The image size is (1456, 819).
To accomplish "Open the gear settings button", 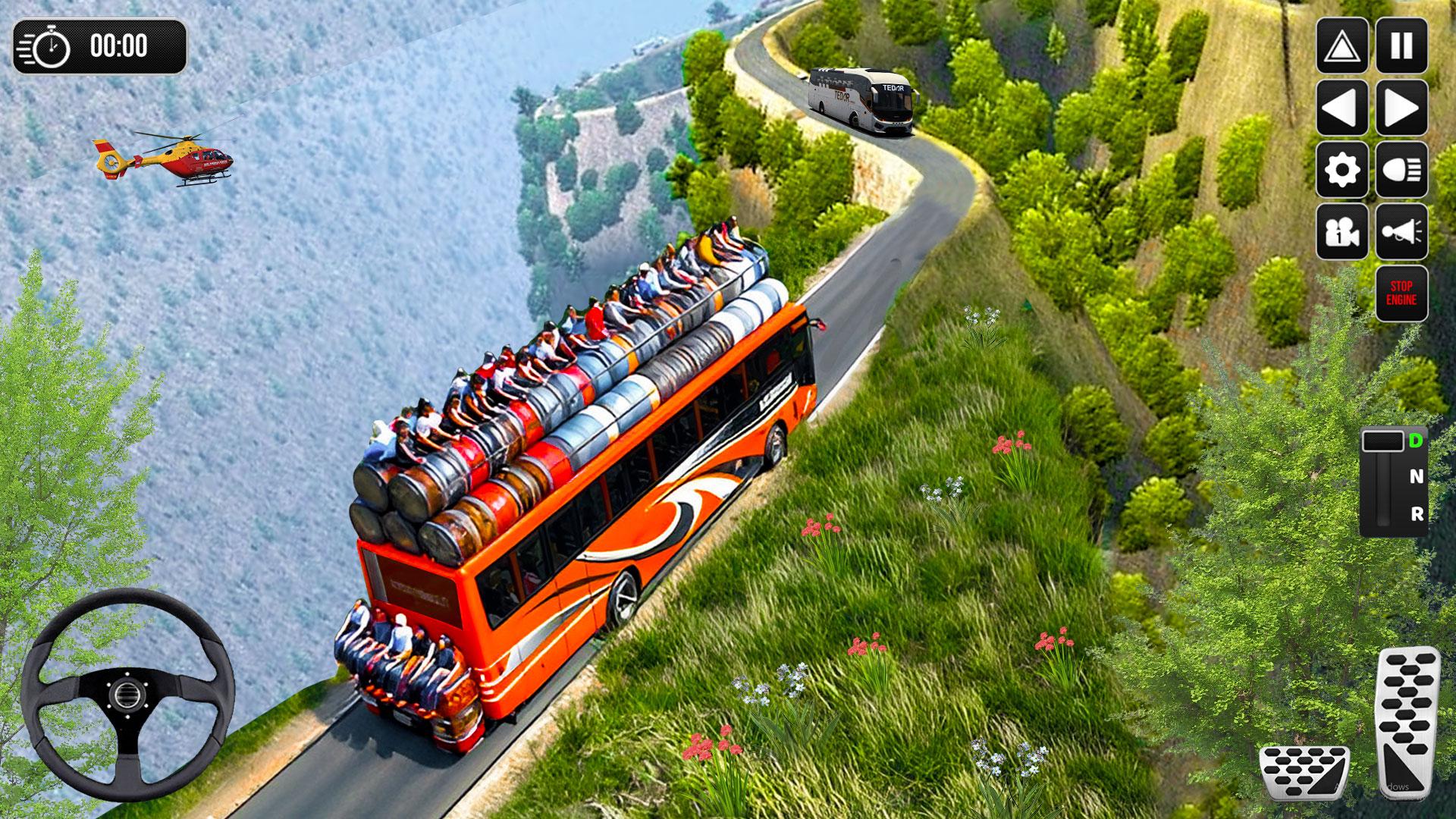I will [1341, 170].
